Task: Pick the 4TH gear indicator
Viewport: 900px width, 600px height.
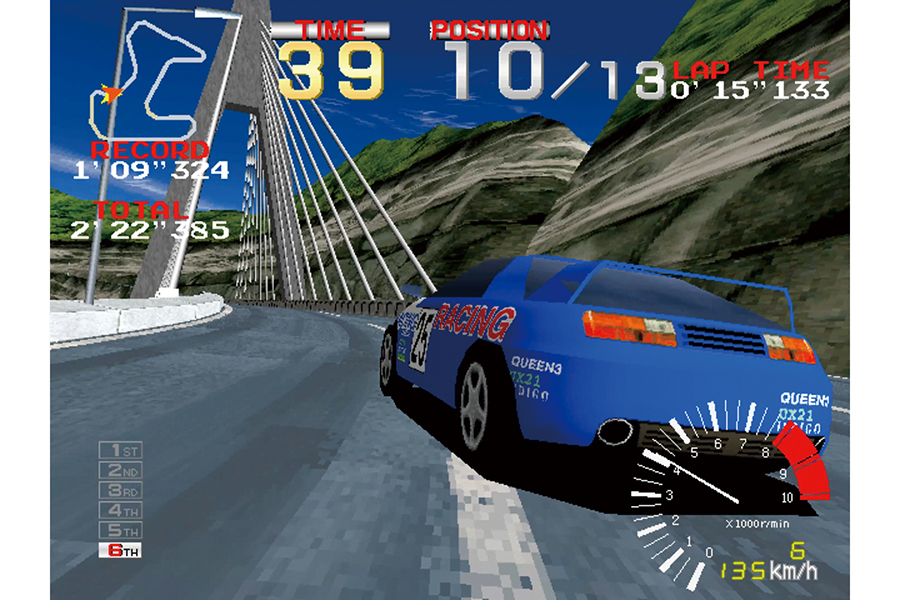Action: (120, 510)
